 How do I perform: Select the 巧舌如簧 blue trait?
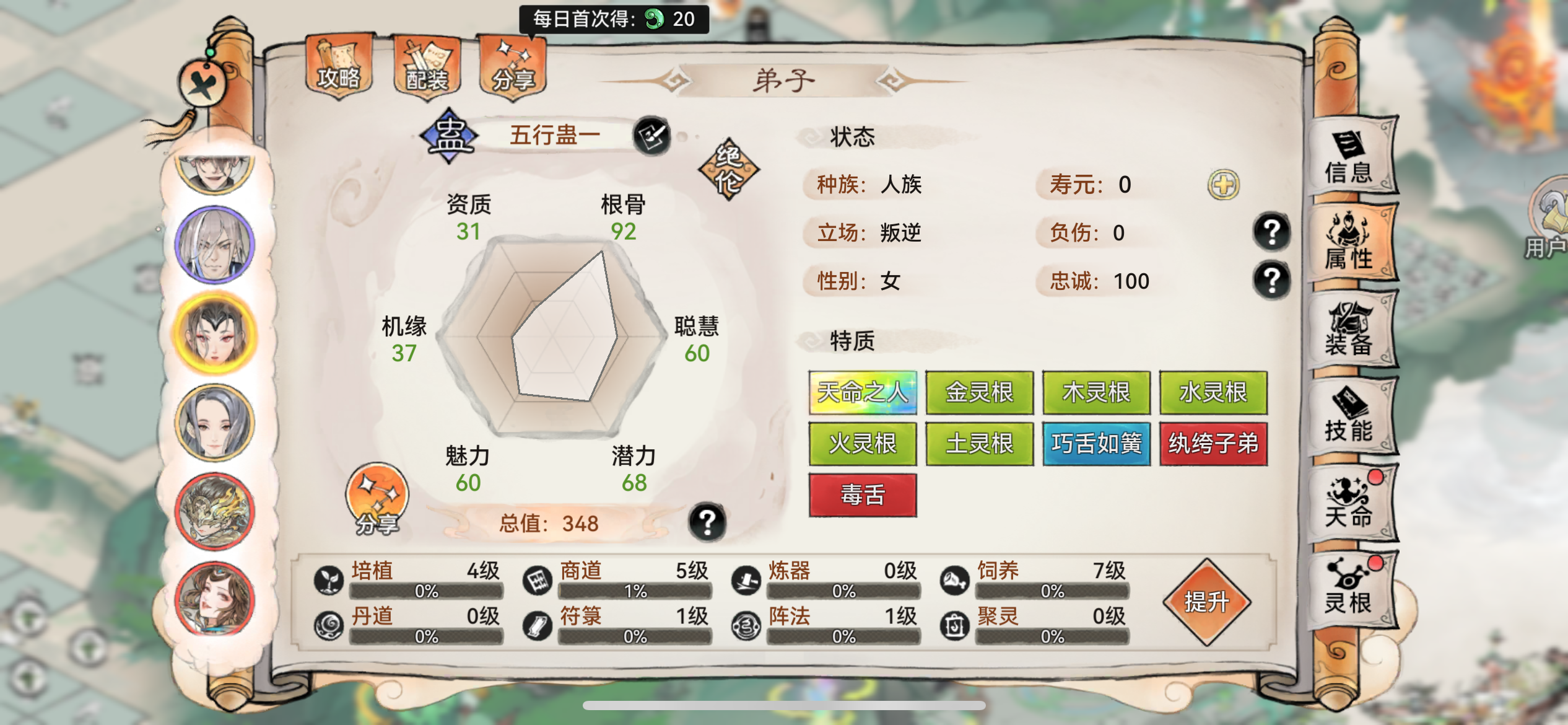pos(1096,444)
